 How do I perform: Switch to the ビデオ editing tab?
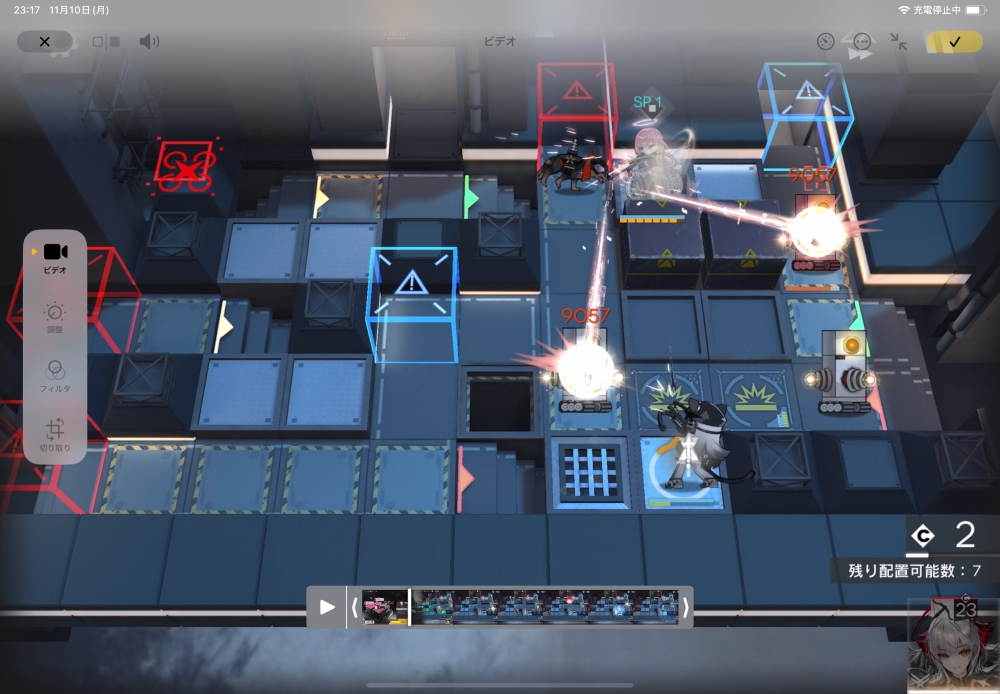55,256
